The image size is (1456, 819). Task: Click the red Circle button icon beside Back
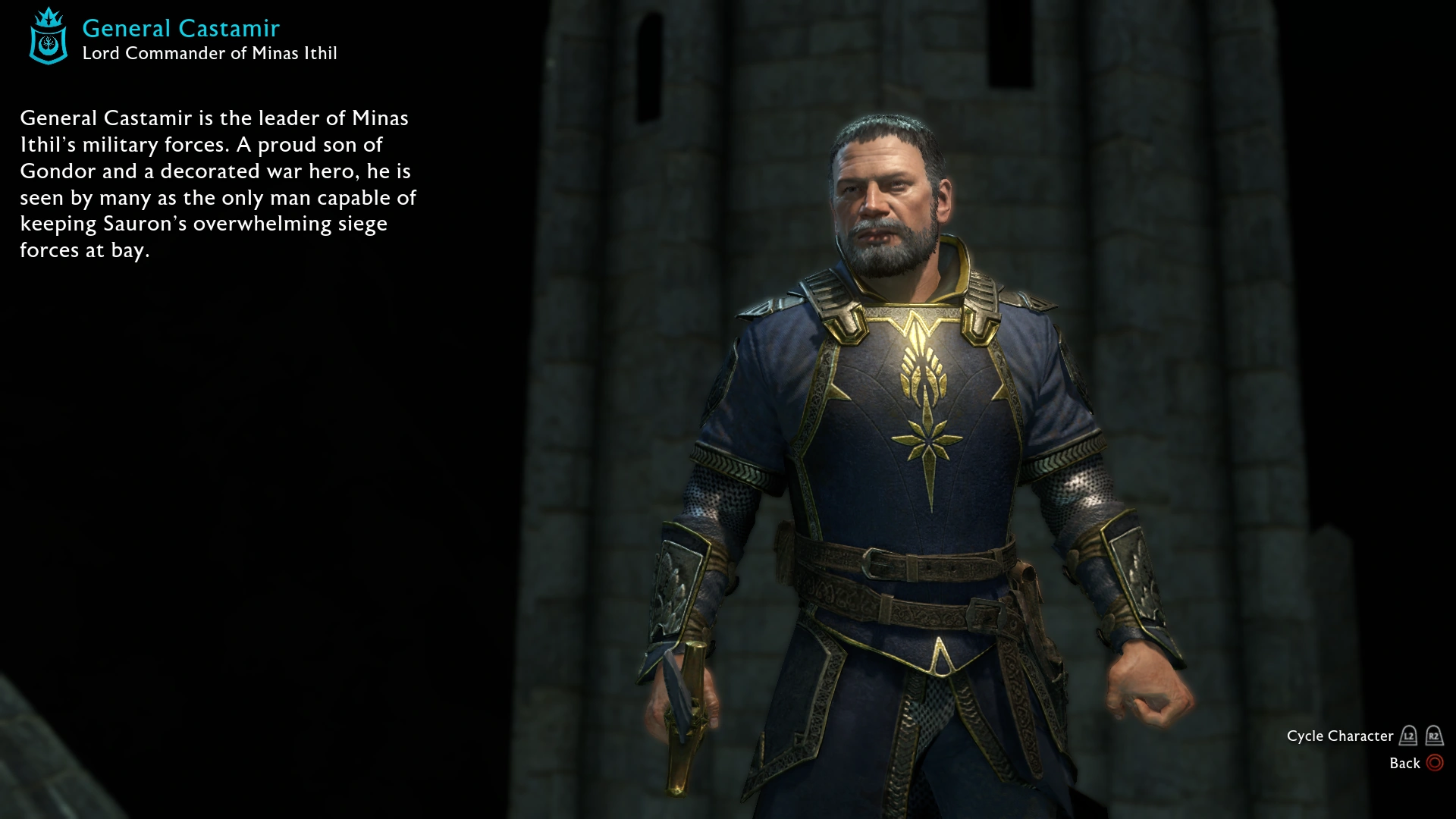coord(1435,763)
